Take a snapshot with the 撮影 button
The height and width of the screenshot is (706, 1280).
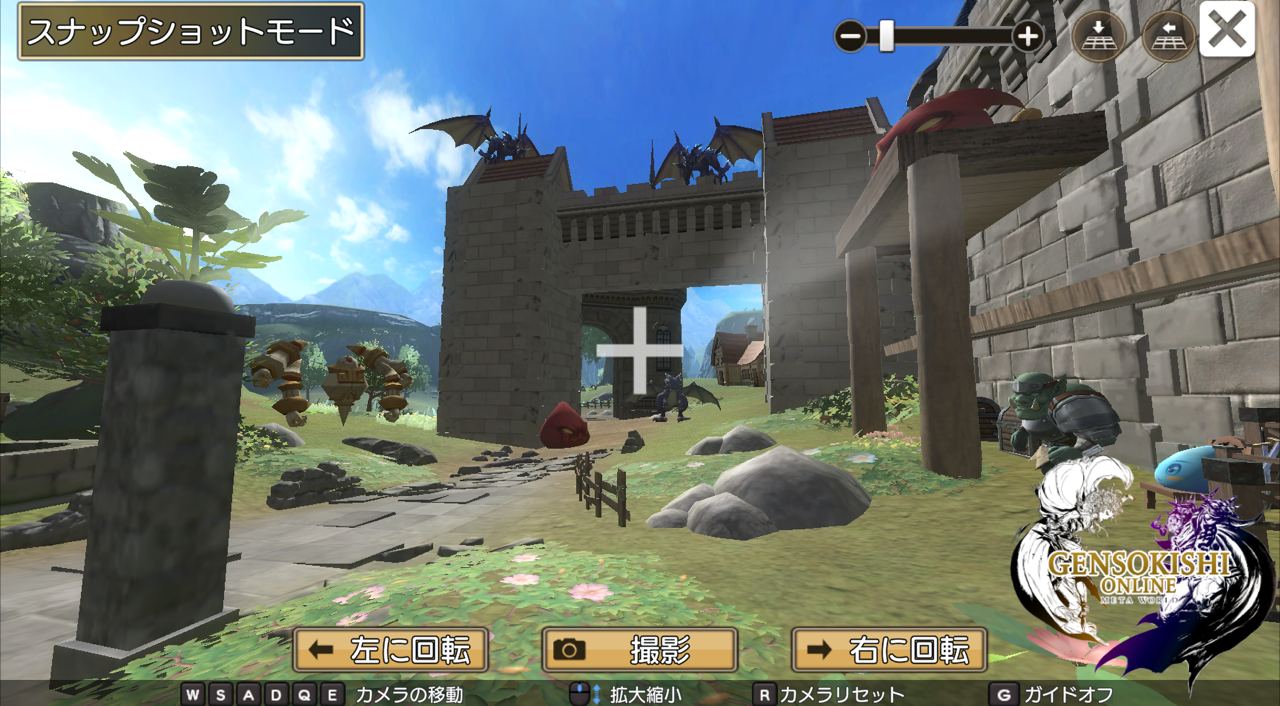point(639,650)
